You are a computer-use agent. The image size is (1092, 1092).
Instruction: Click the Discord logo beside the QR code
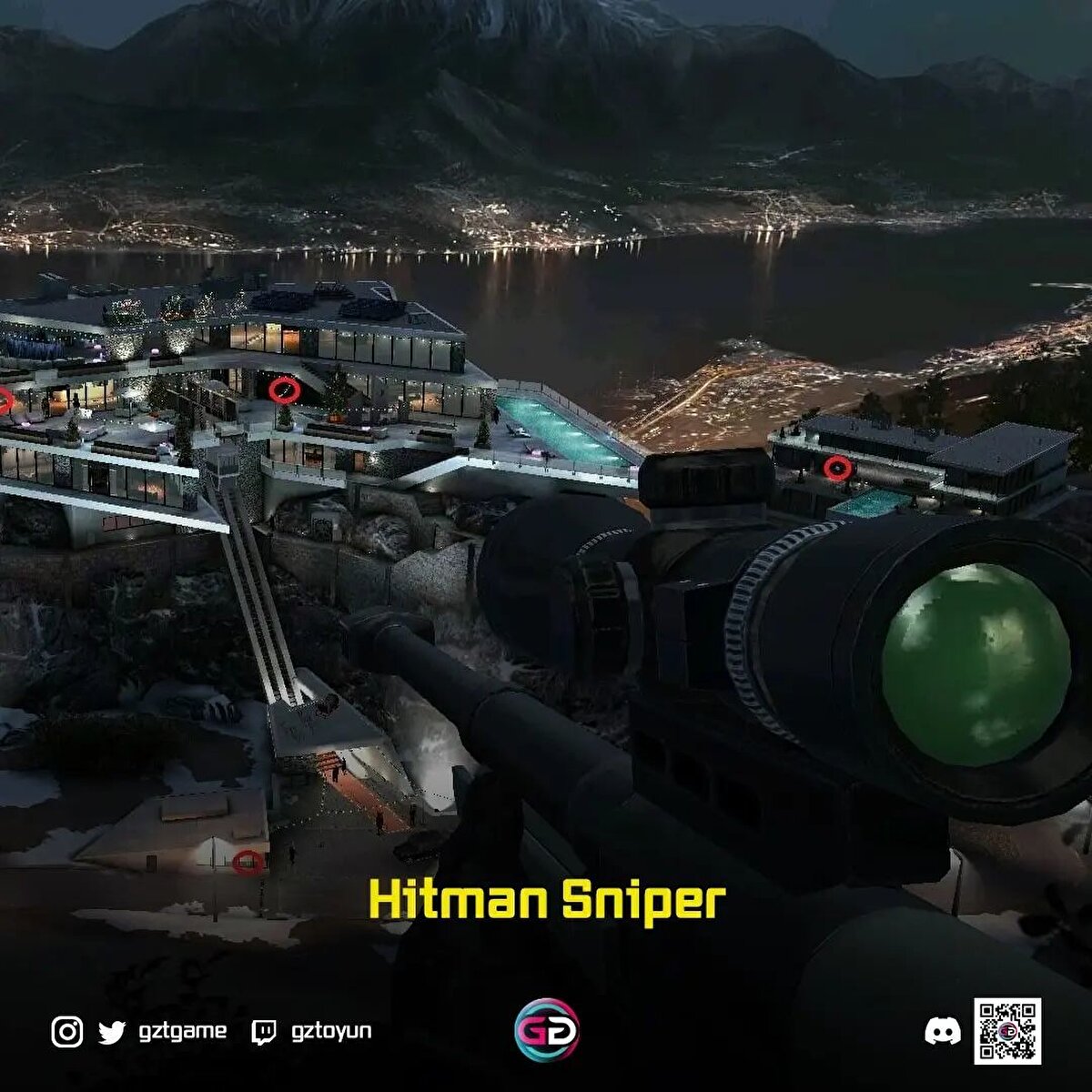[x=943, y=1031]
